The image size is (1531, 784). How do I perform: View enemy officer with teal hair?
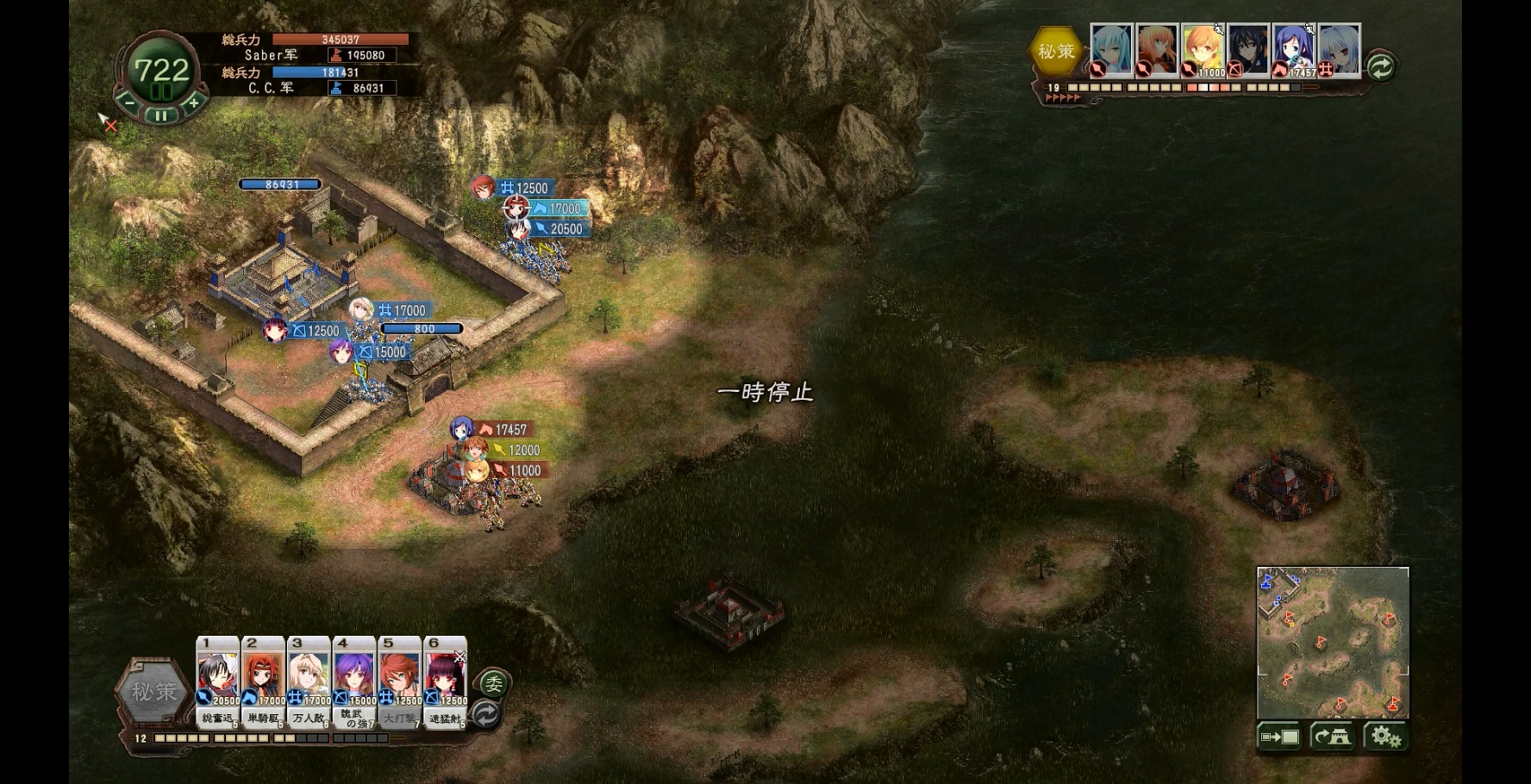pos(1111,51)
